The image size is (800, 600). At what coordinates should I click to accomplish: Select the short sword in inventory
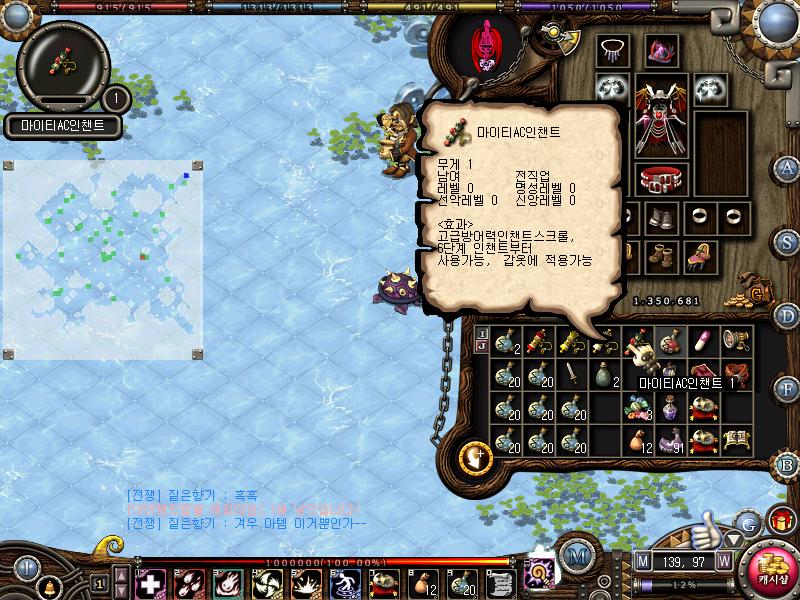coord(572,375)
